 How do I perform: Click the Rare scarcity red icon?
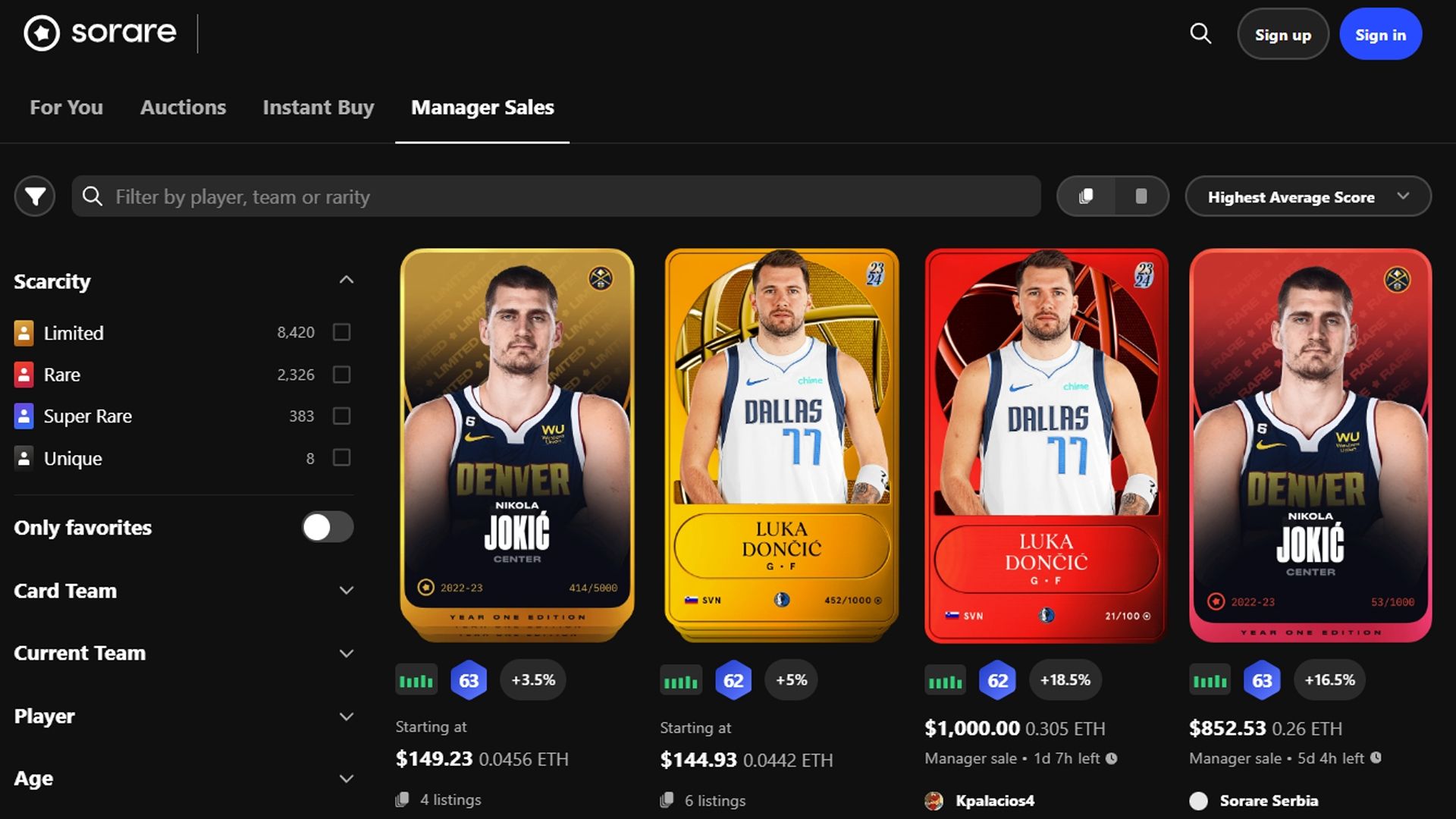click(23, 374)
